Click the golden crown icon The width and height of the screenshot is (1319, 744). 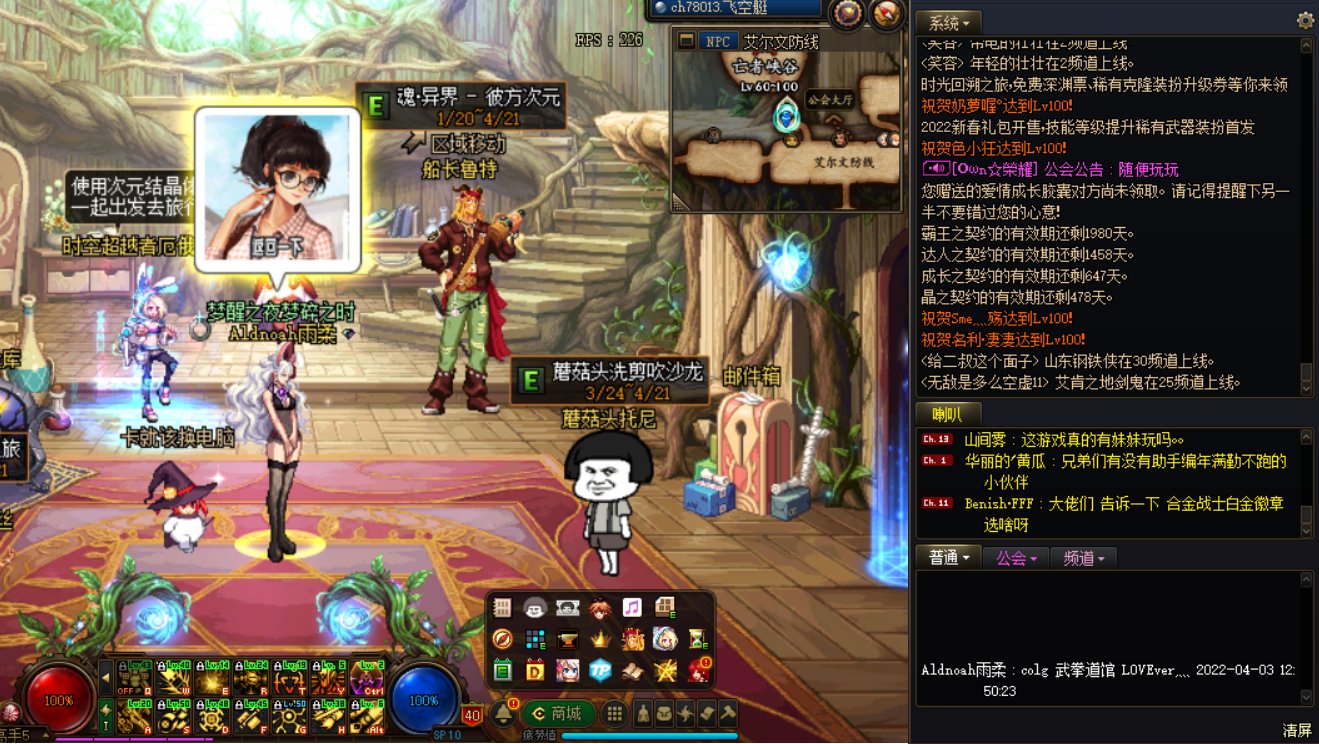(600, 639)
